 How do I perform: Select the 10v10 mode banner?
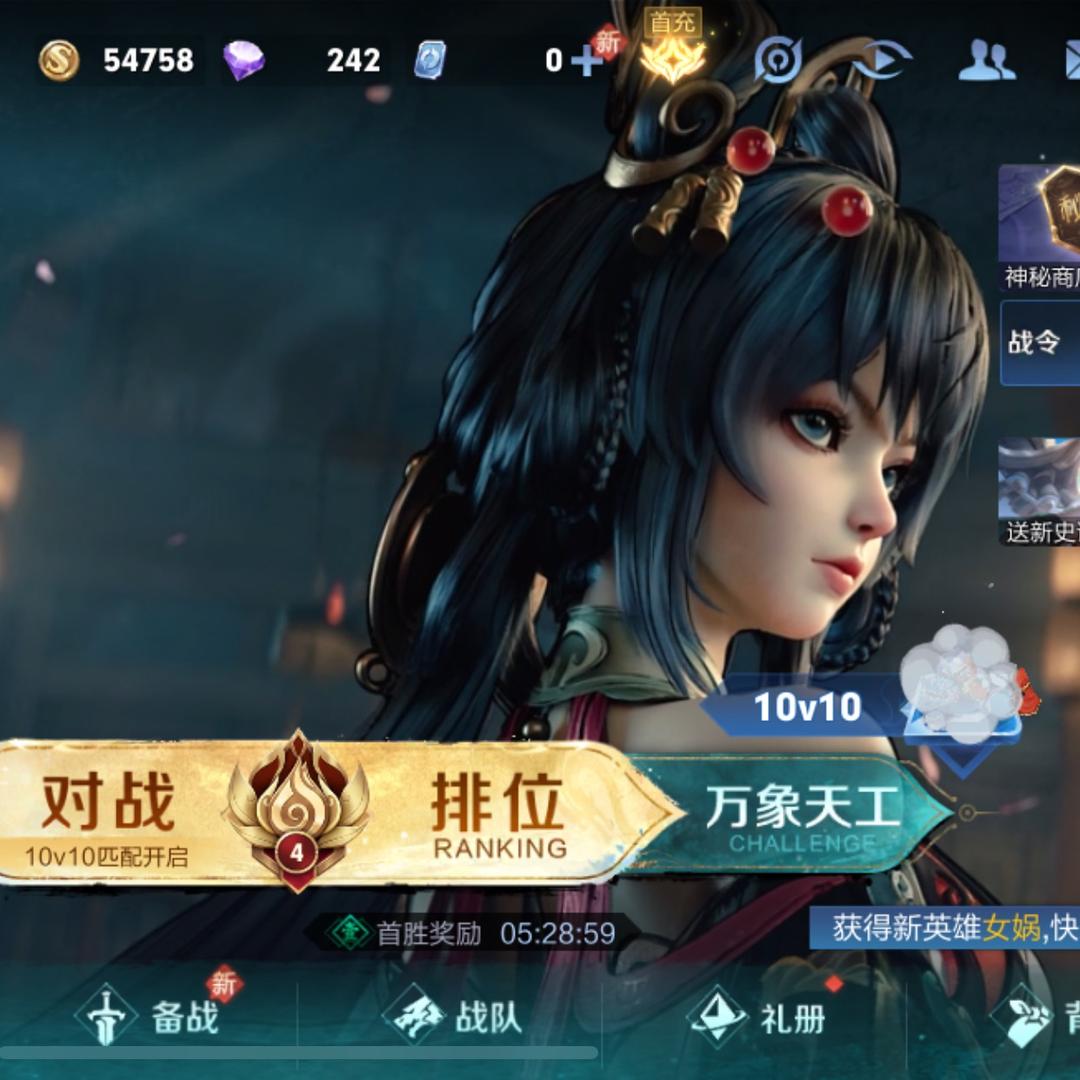(808, 707)
